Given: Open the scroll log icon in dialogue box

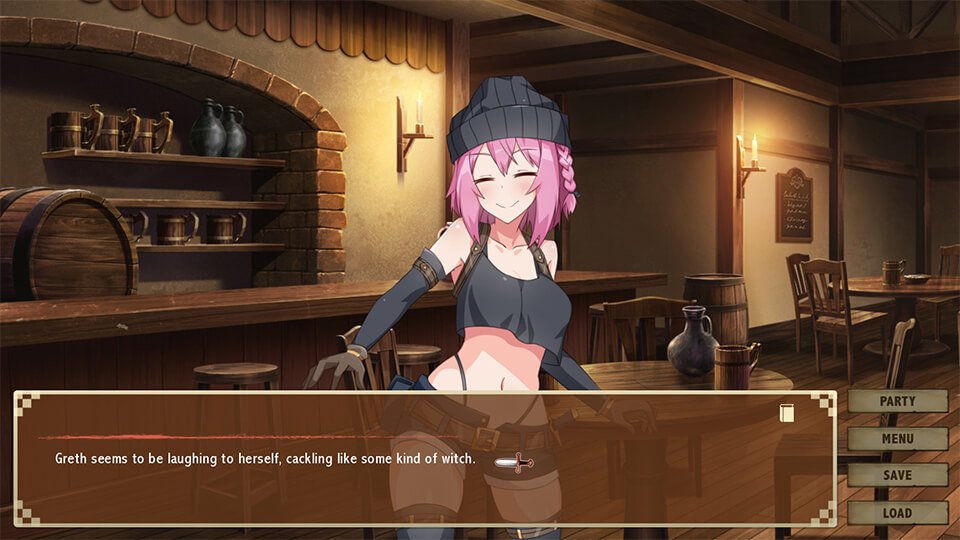Looking at the screenshot, I should [x=787, y=412].
